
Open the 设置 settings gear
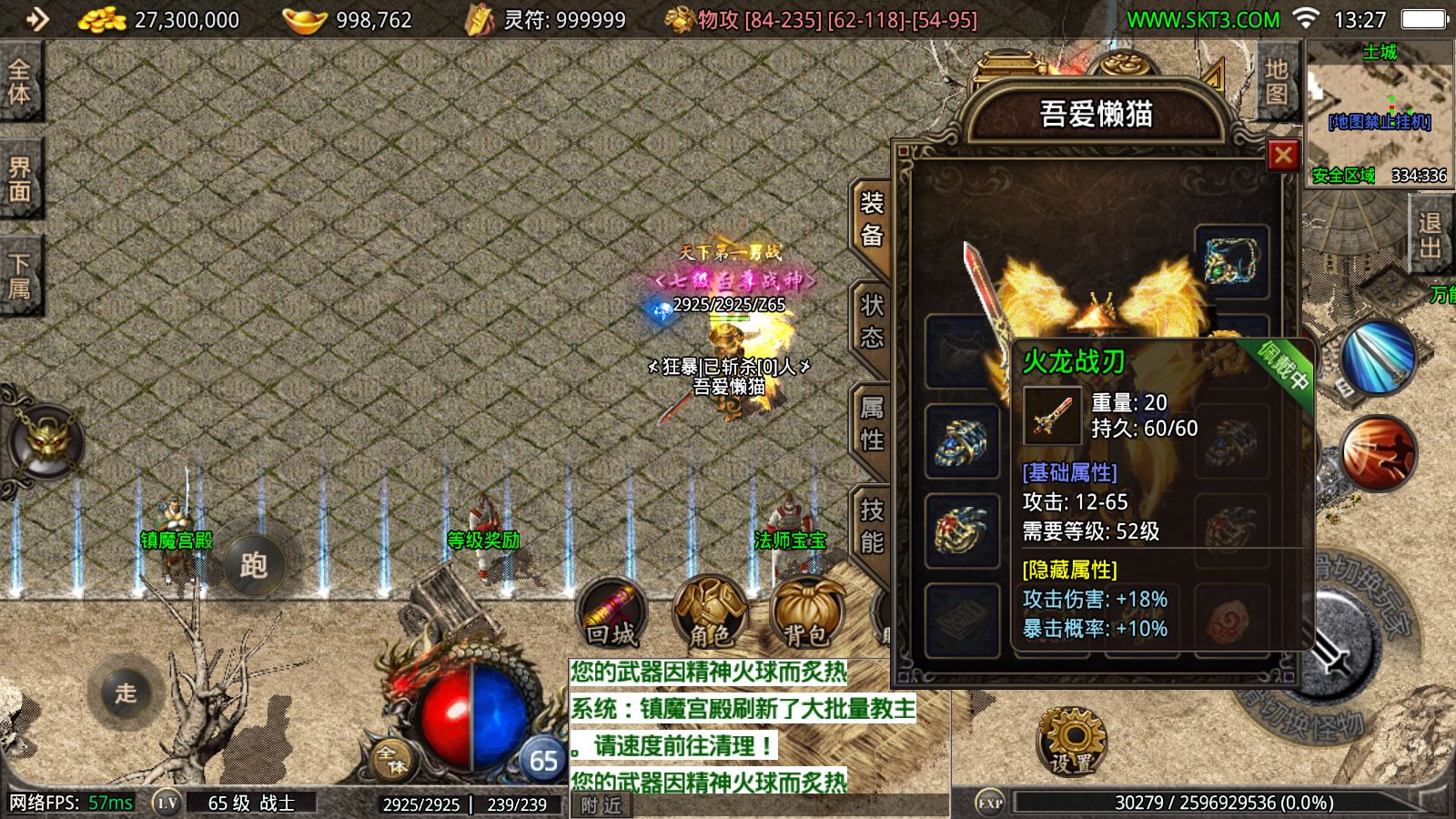point(1071,741)
